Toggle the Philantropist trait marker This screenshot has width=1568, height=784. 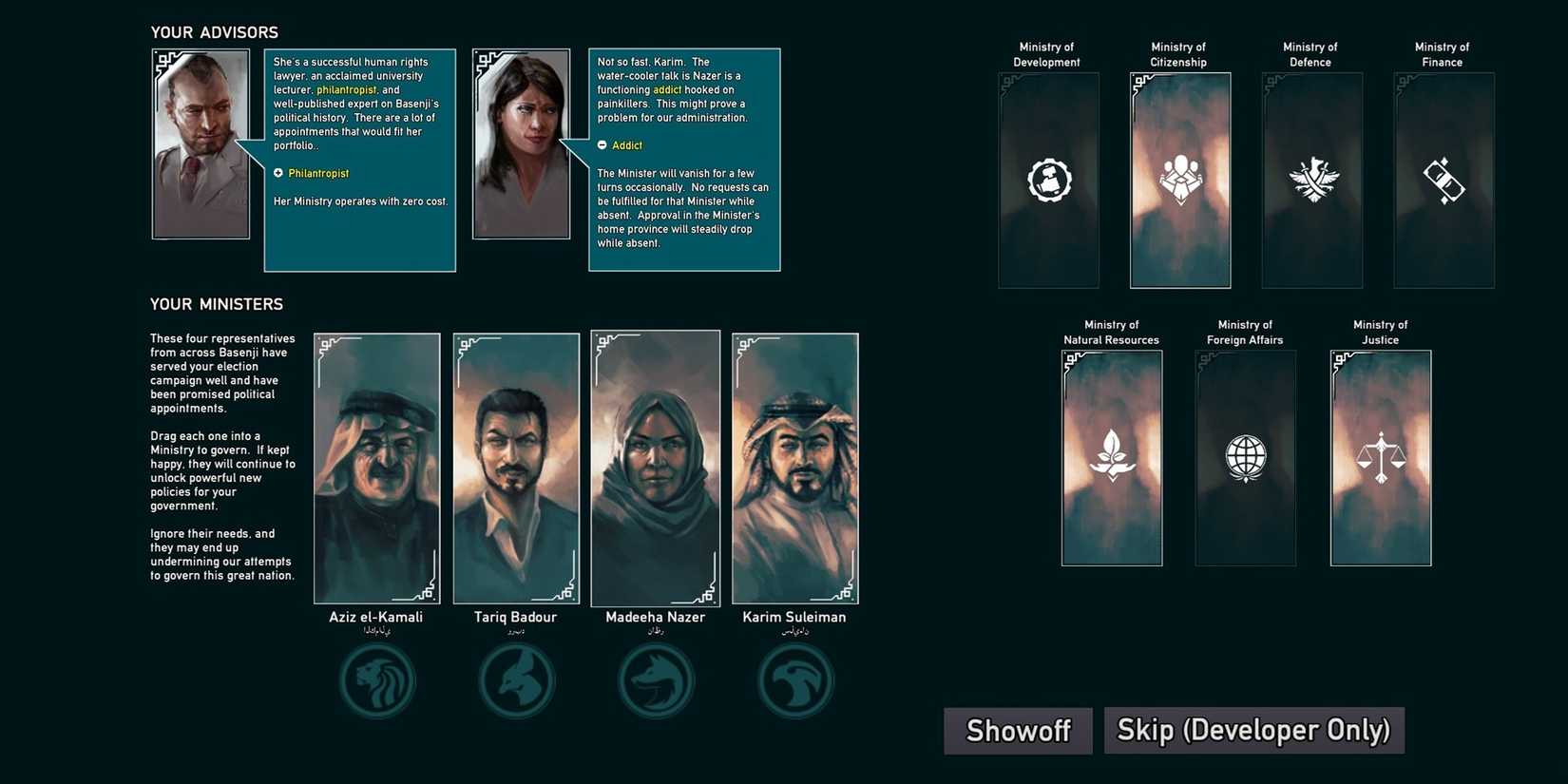coord(278,173)
